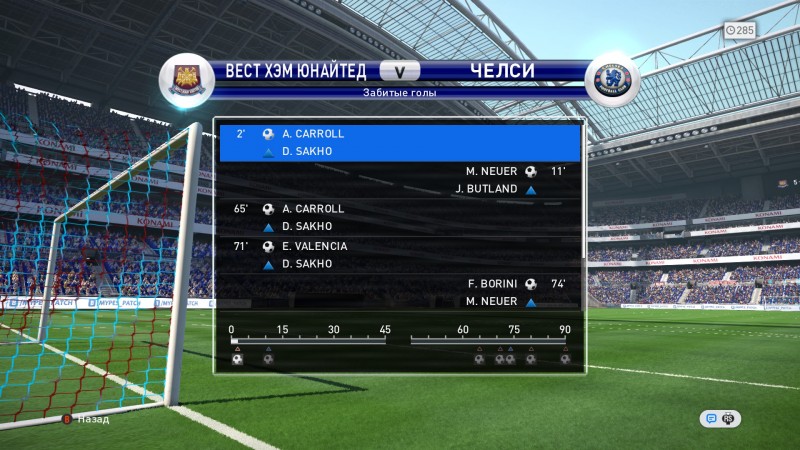Select A. Carroll's 2nd-minute goal row

400,142
